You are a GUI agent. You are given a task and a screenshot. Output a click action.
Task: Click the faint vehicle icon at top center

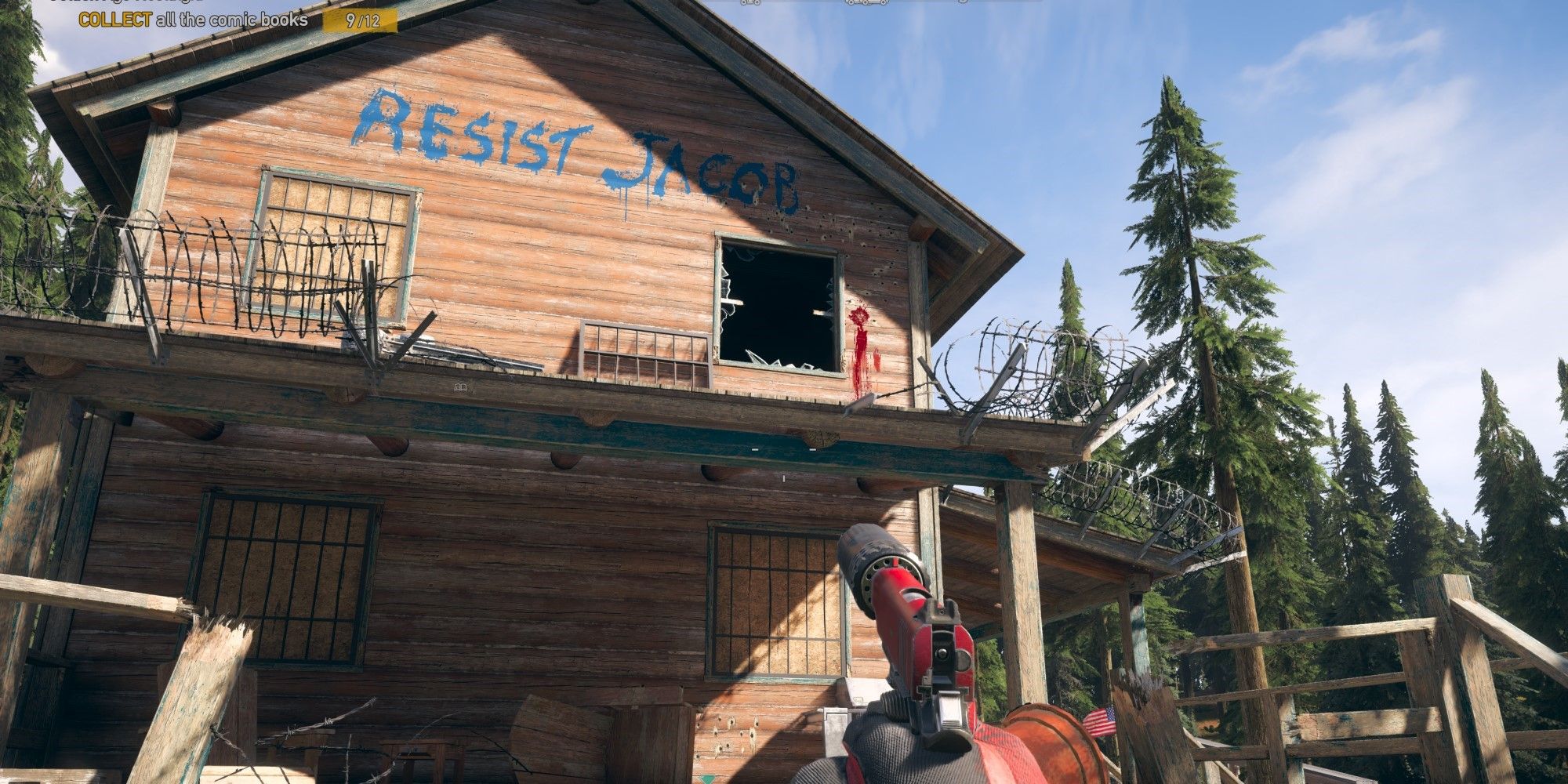(866, 3)
